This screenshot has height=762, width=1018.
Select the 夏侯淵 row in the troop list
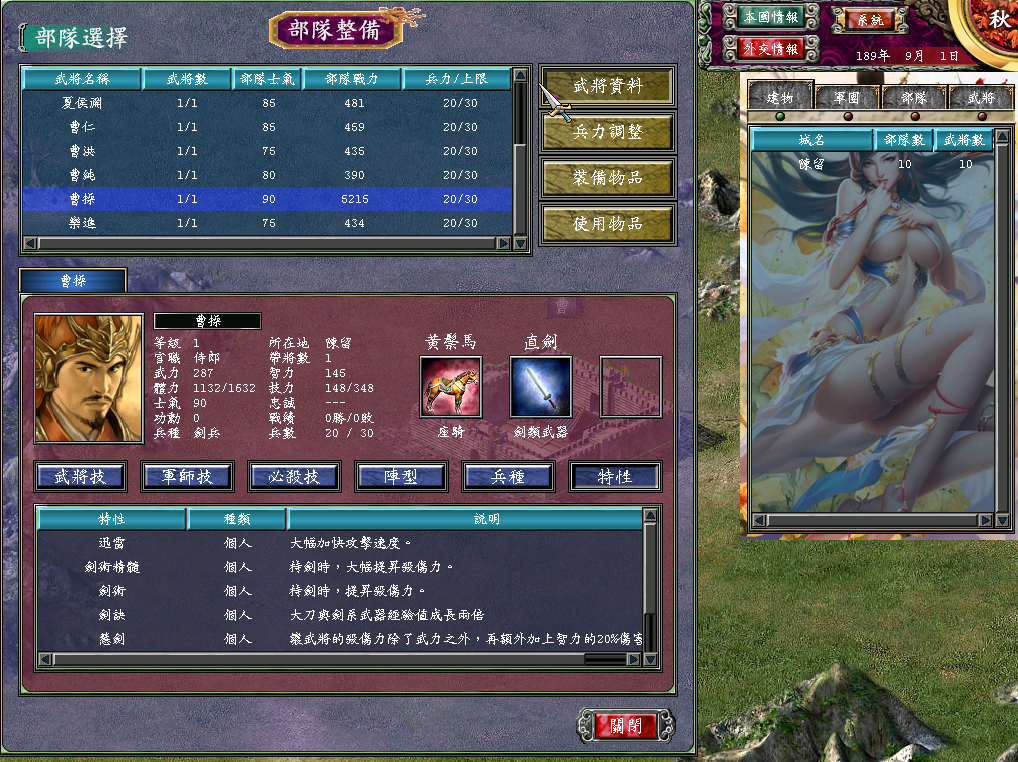click(268, 103)
